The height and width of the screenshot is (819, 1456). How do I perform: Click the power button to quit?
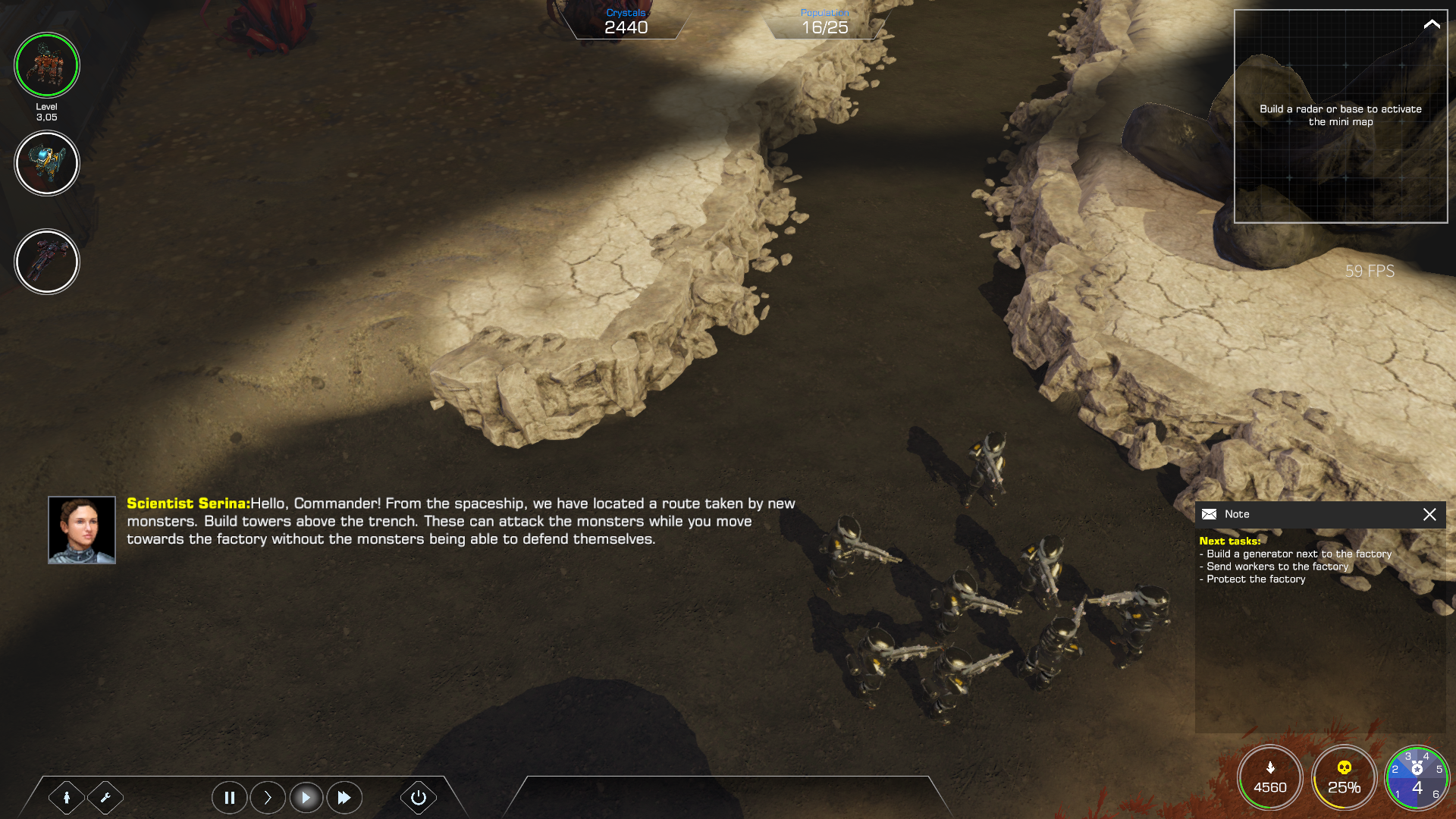pos(418,797)
